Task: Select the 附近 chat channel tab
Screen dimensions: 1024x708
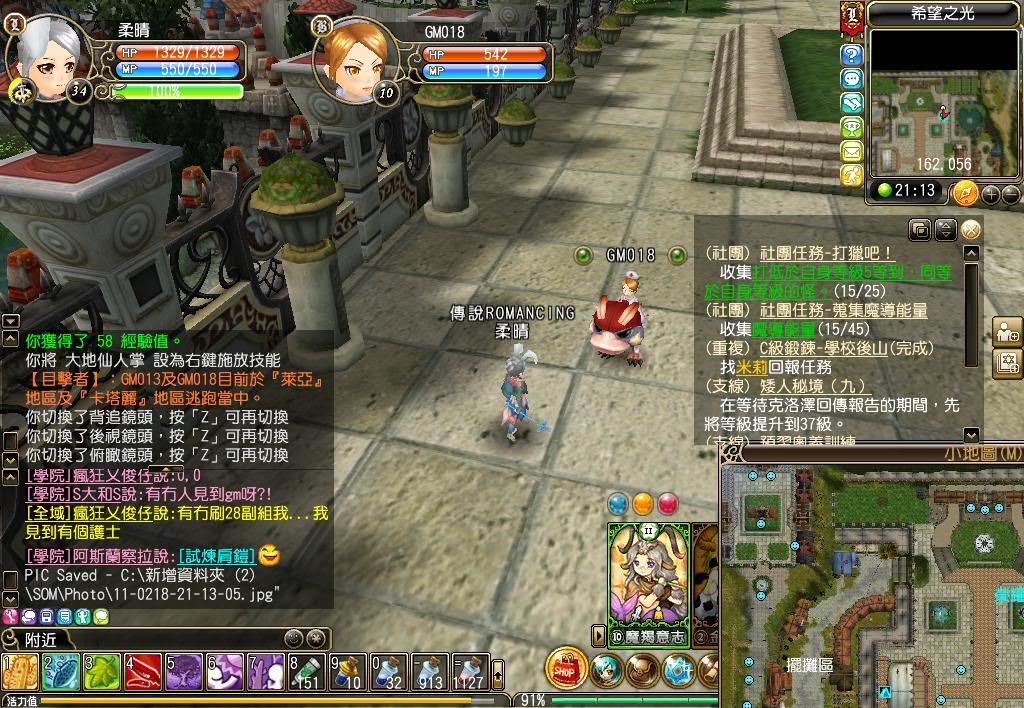Action: click(40, 638)
